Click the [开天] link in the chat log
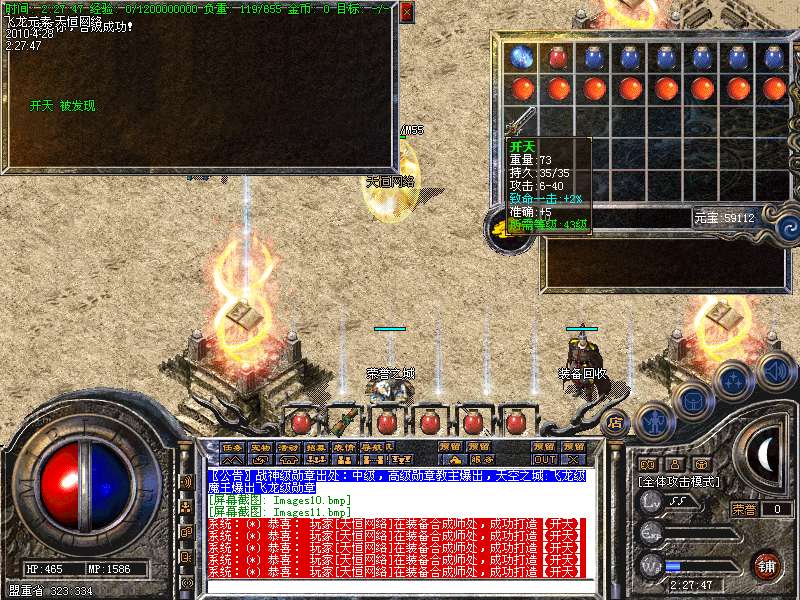 point(562,523)
